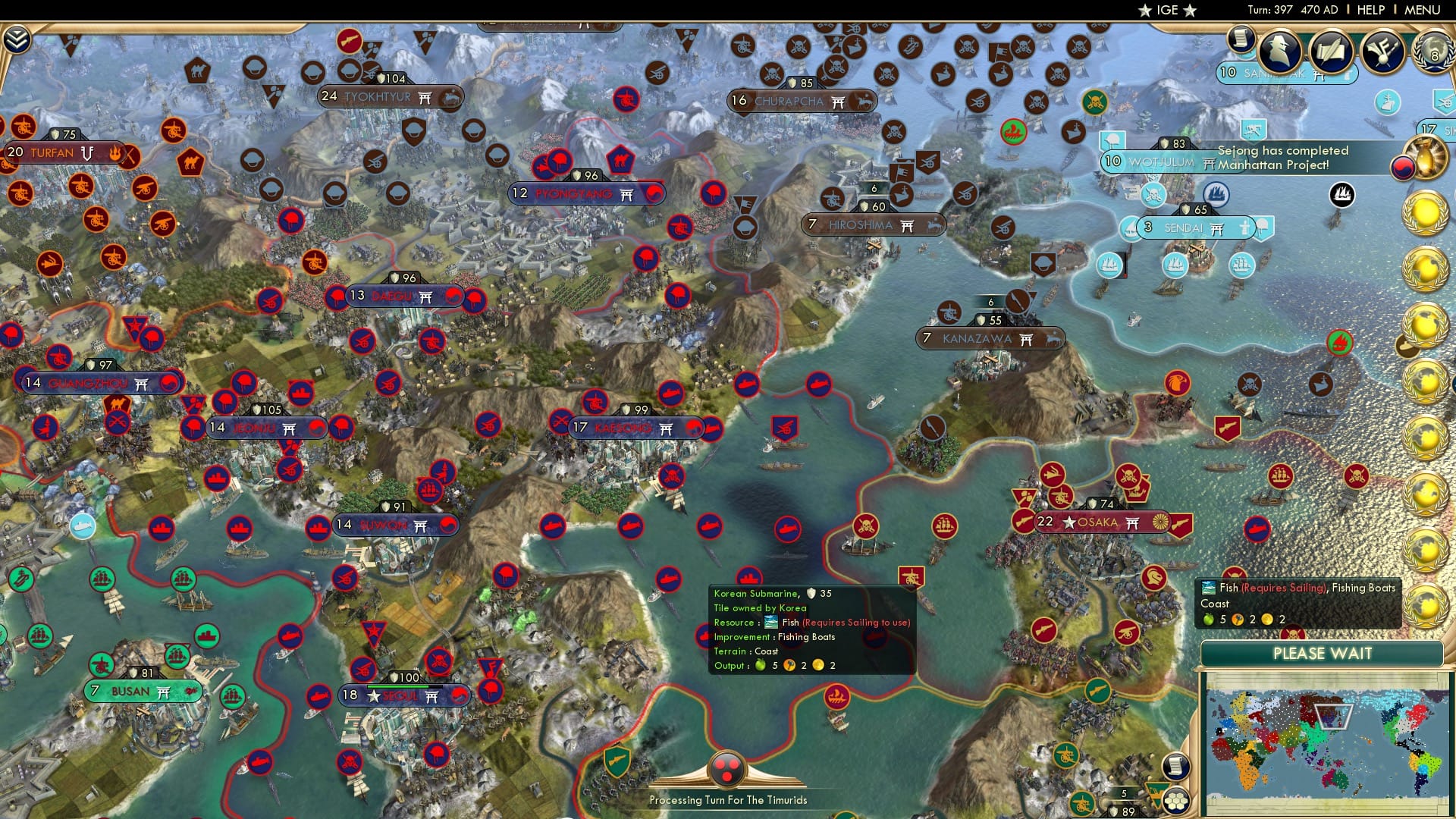1456x819 pixels.
Task: Click the IGE star button in the top bar
Action: pos(1166,9)
